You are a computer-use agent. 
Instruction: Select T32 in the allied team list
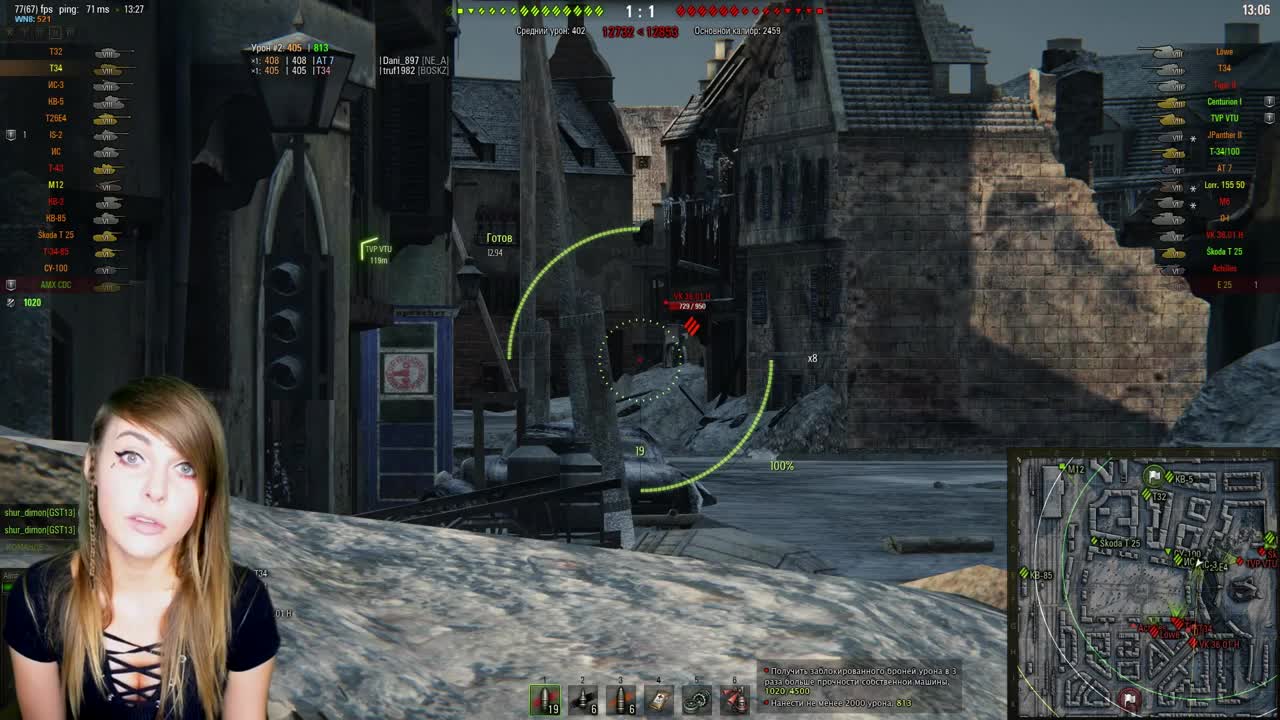pos(55,53)
